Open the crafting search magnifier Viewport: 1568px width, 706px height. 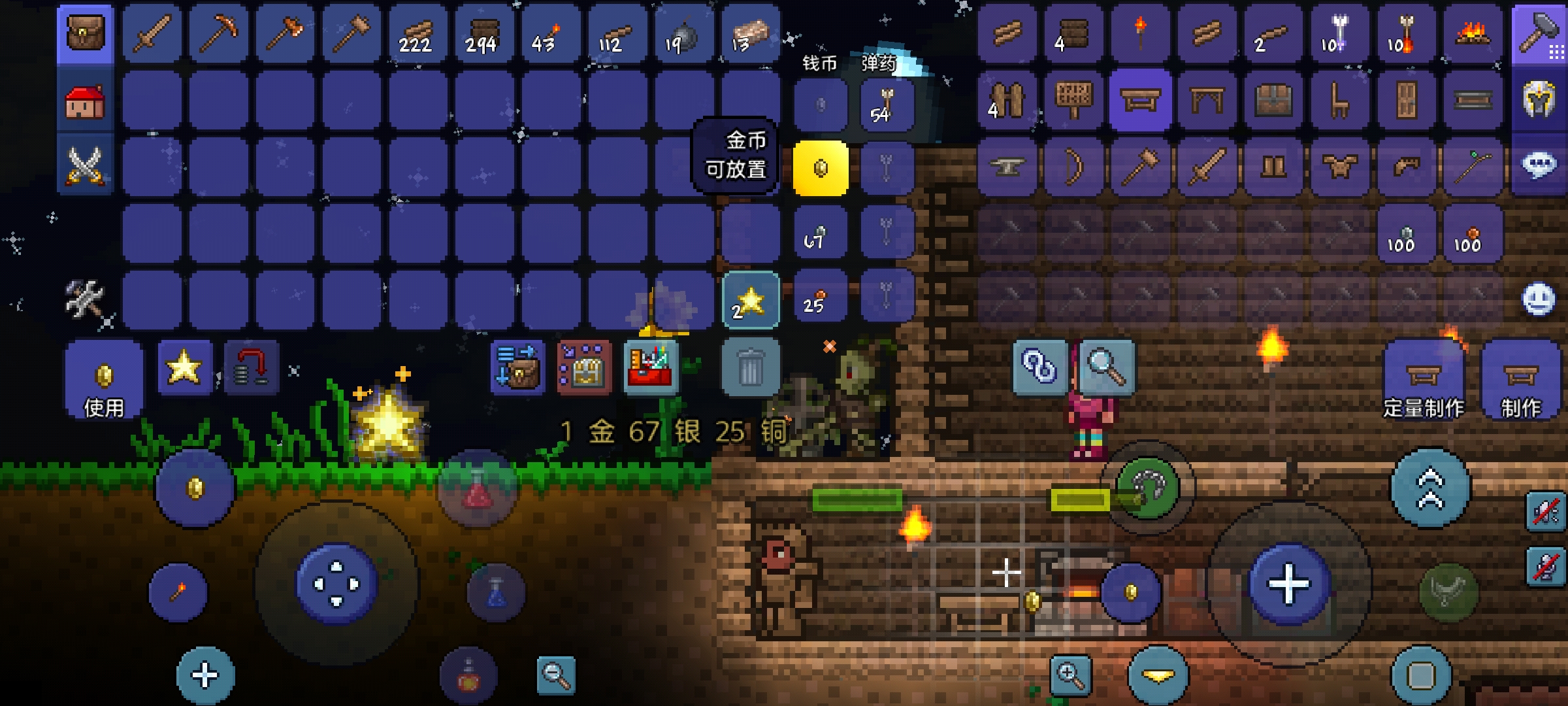[1107, 367]
